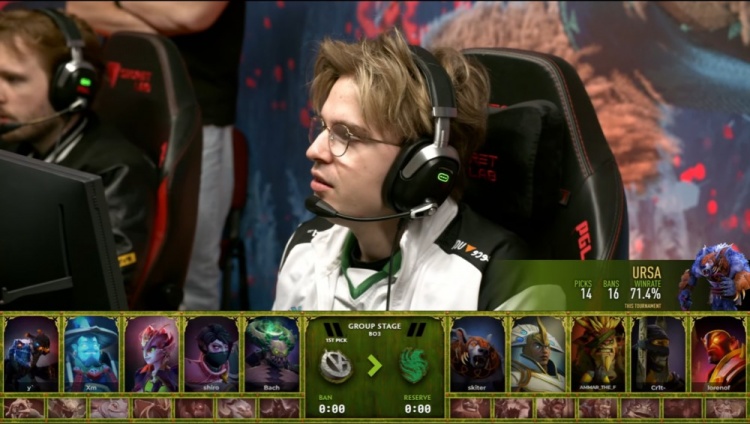Viewport: 750px width, 424px height.
Task: Select skiter's Ursa hero portrait
Action: tap(477, 353)
